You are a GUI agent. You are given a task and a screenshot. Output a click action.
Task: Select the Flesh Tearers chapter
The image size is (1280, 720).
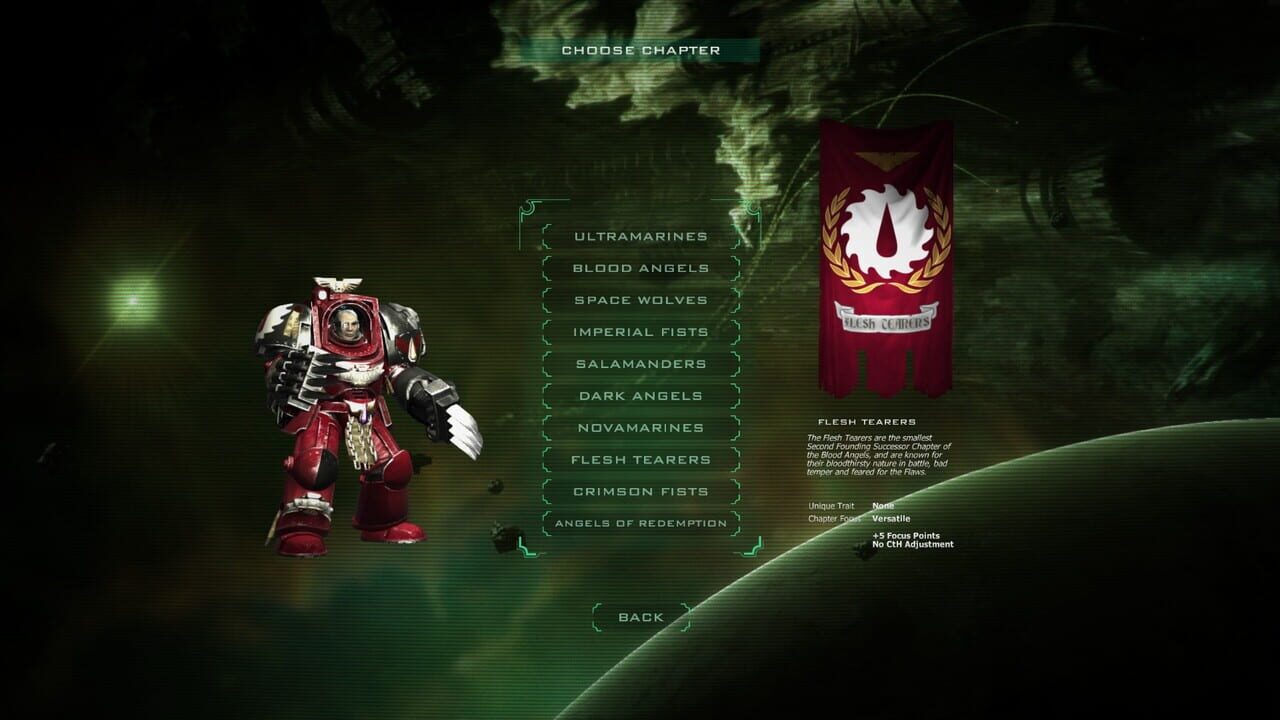tap(640, 460)
